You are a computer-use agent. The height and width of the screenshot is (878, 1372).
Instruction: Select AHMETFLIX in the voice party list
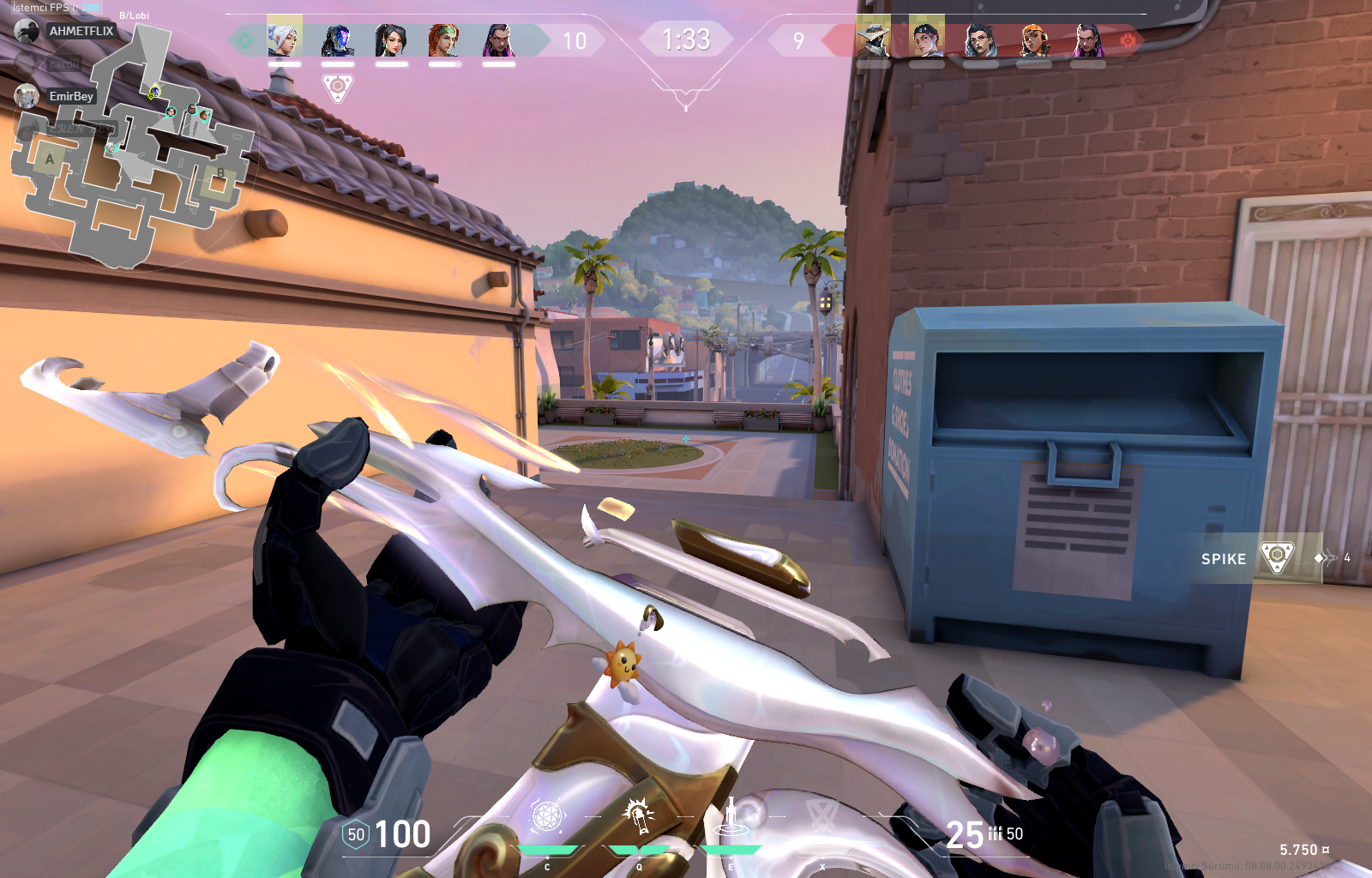tap(81, 31)
